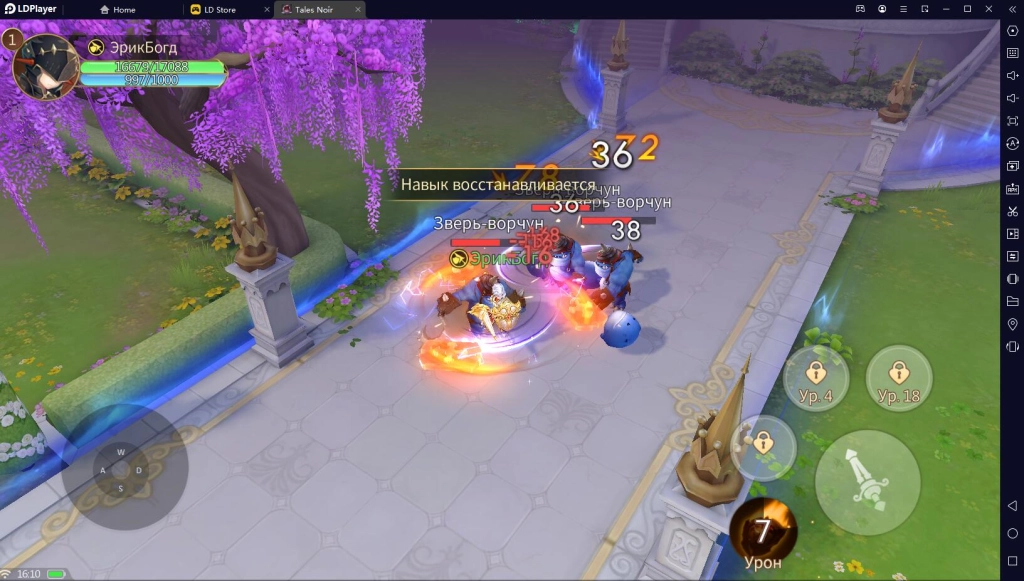Activate the Урон skill on cooldown
This screenshot has width=1024, height=581.
point(763,530)
